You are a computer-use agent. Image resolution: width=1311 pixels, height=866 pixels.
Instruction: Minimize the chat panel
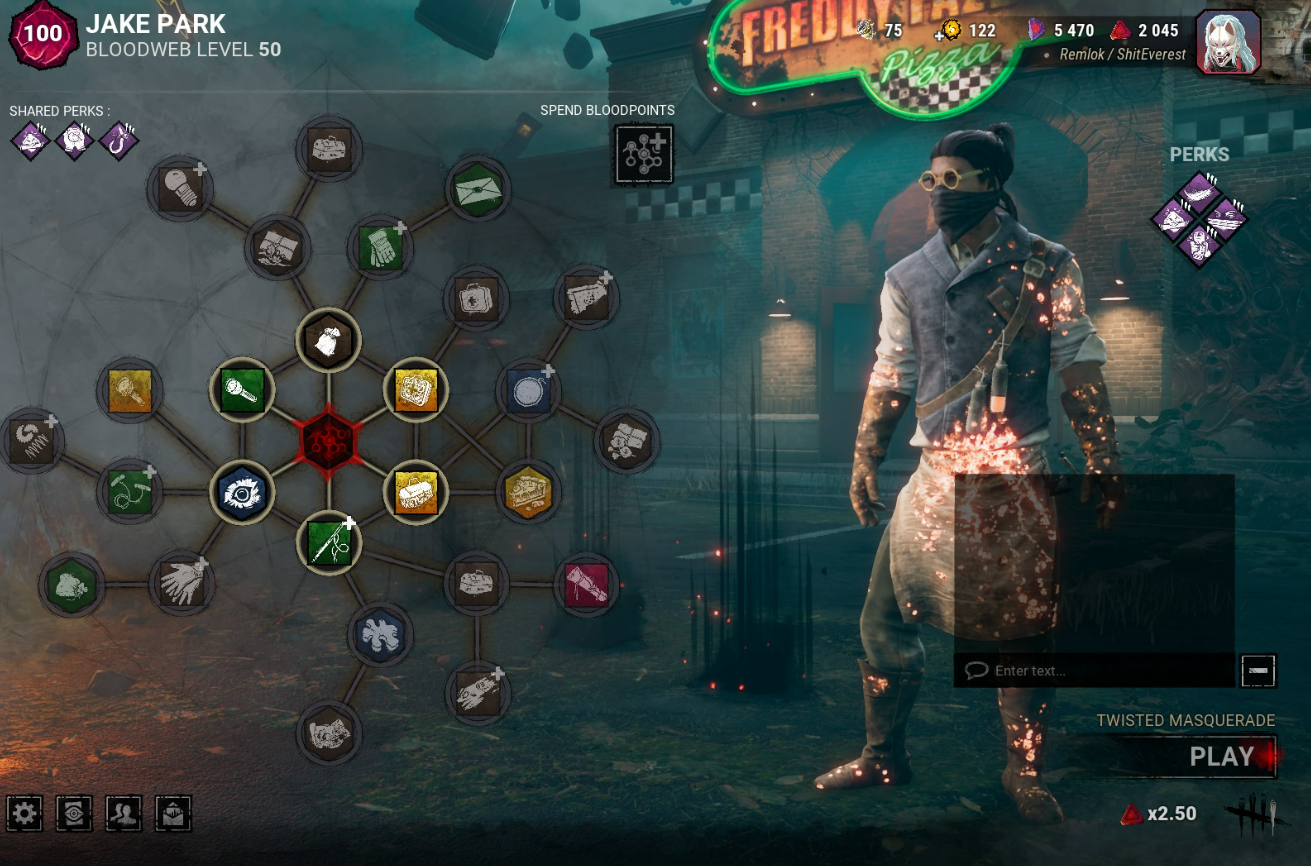click(1257, 671)
